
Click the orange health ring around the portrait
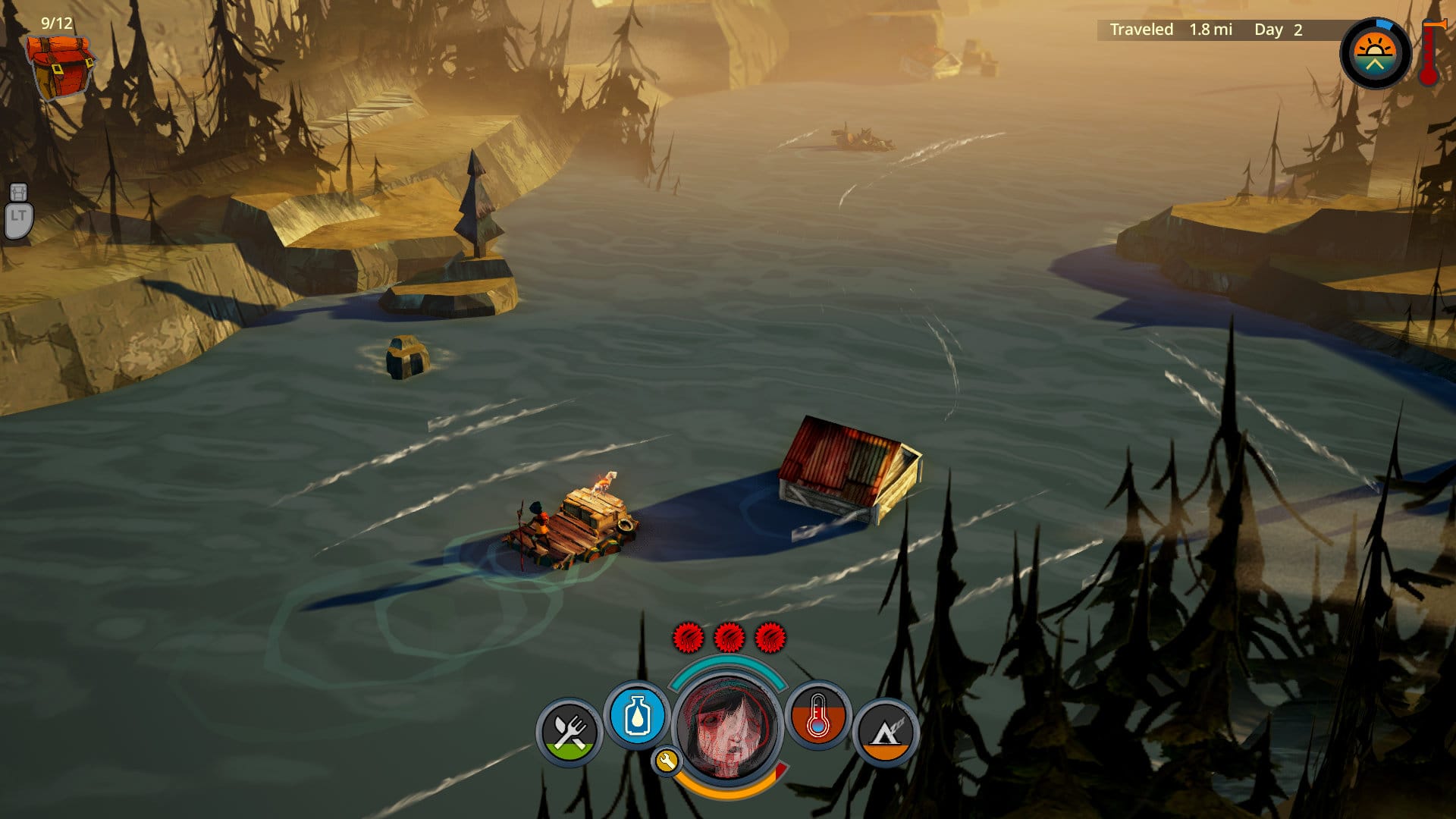click(726, 793)
